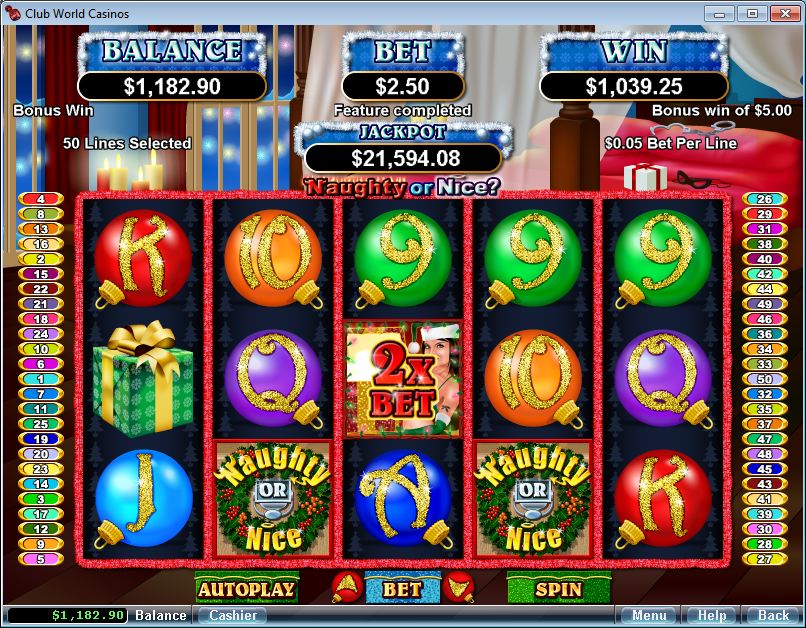Select payline number 26 marker

(x=764, y=199)
